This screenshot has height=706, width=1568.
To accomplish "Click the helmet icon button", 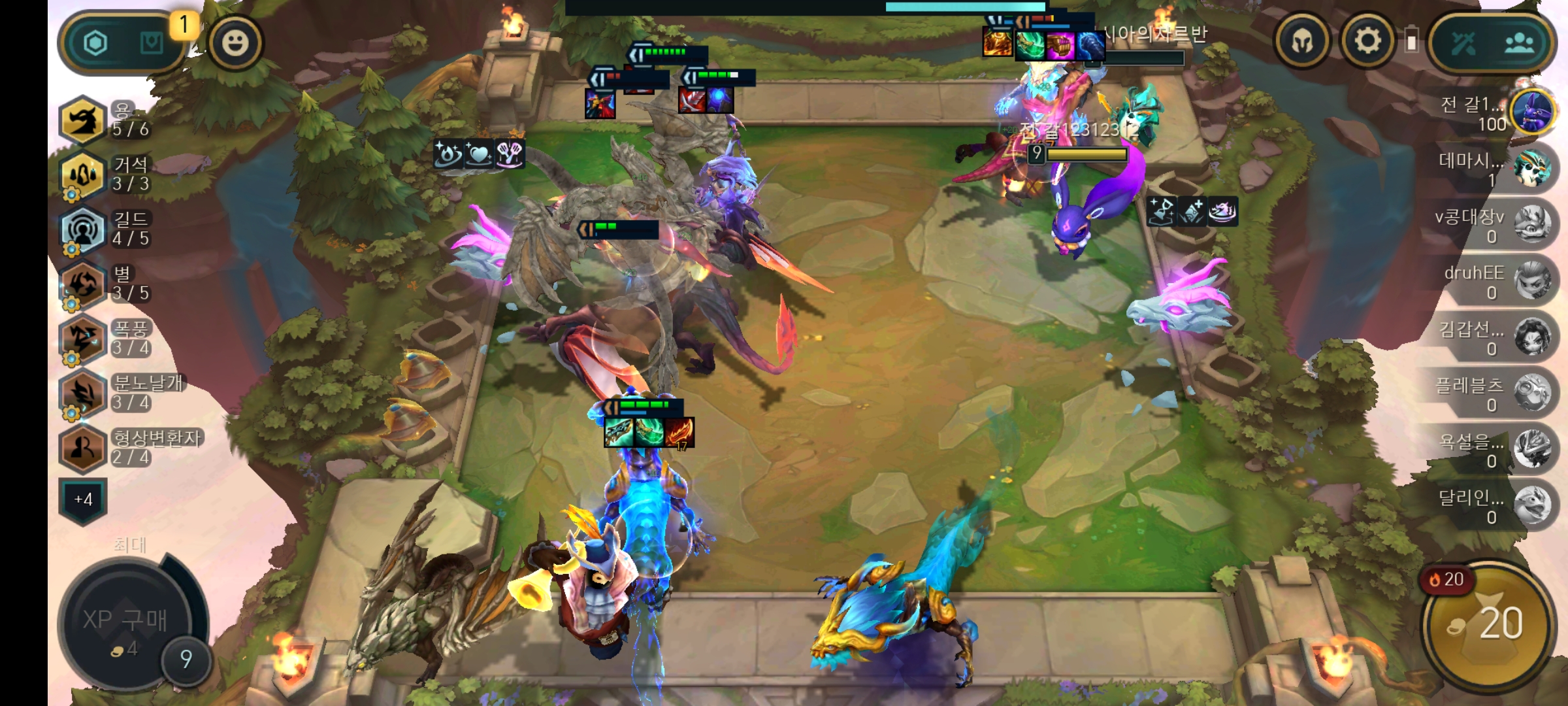I will [1303, 42].
